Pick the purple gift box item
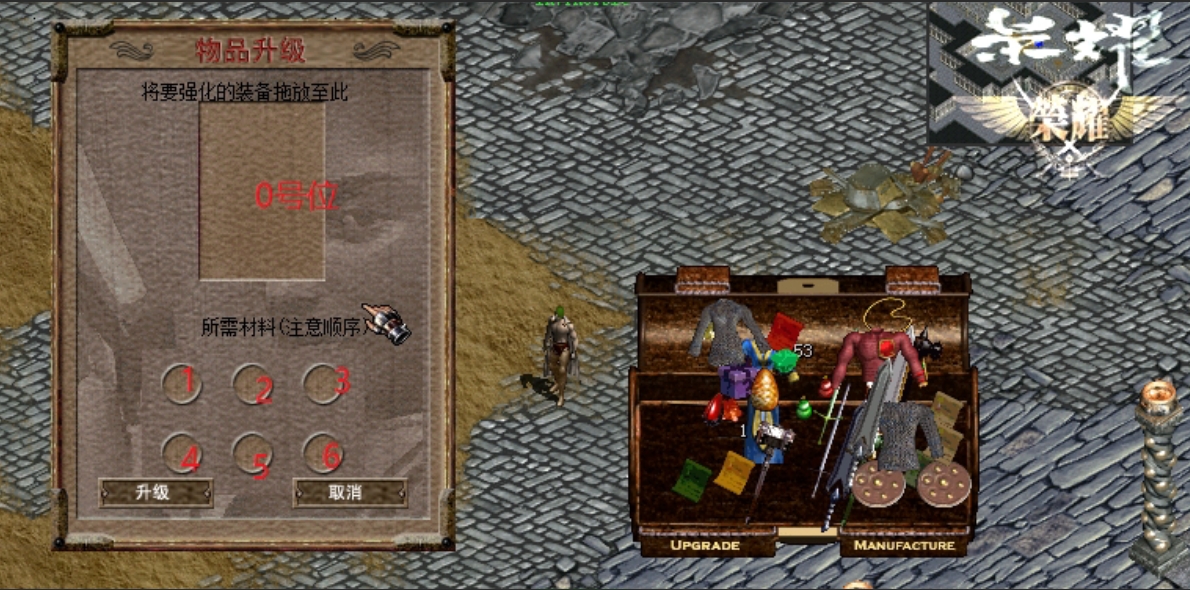The image size is (1190, 590). (738, 380)
